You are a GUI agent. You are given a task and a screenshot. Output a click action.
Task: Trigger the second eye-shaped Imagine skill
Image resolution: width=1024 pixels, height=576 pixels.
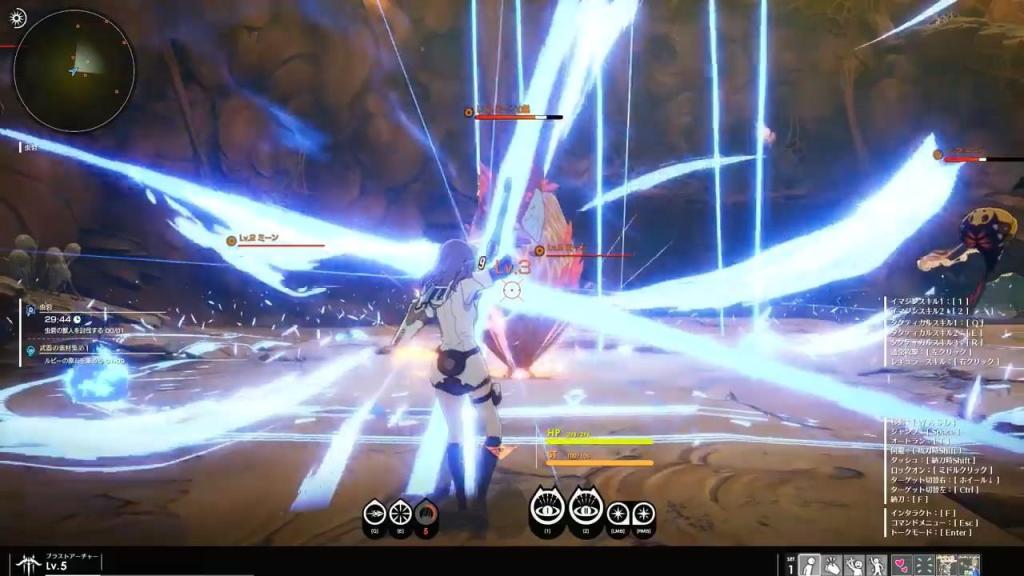point(587,509)
